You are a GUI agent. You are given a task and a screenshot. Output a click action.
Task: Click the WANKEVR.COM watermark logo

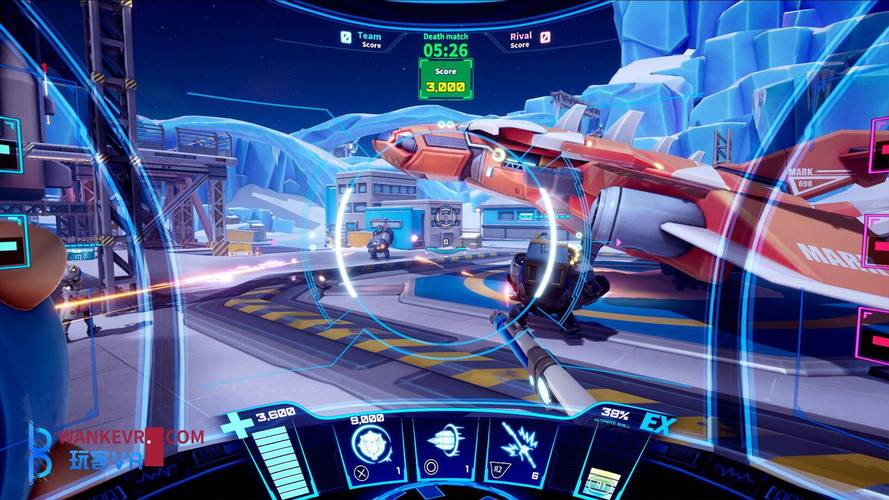tap(113, 450)
